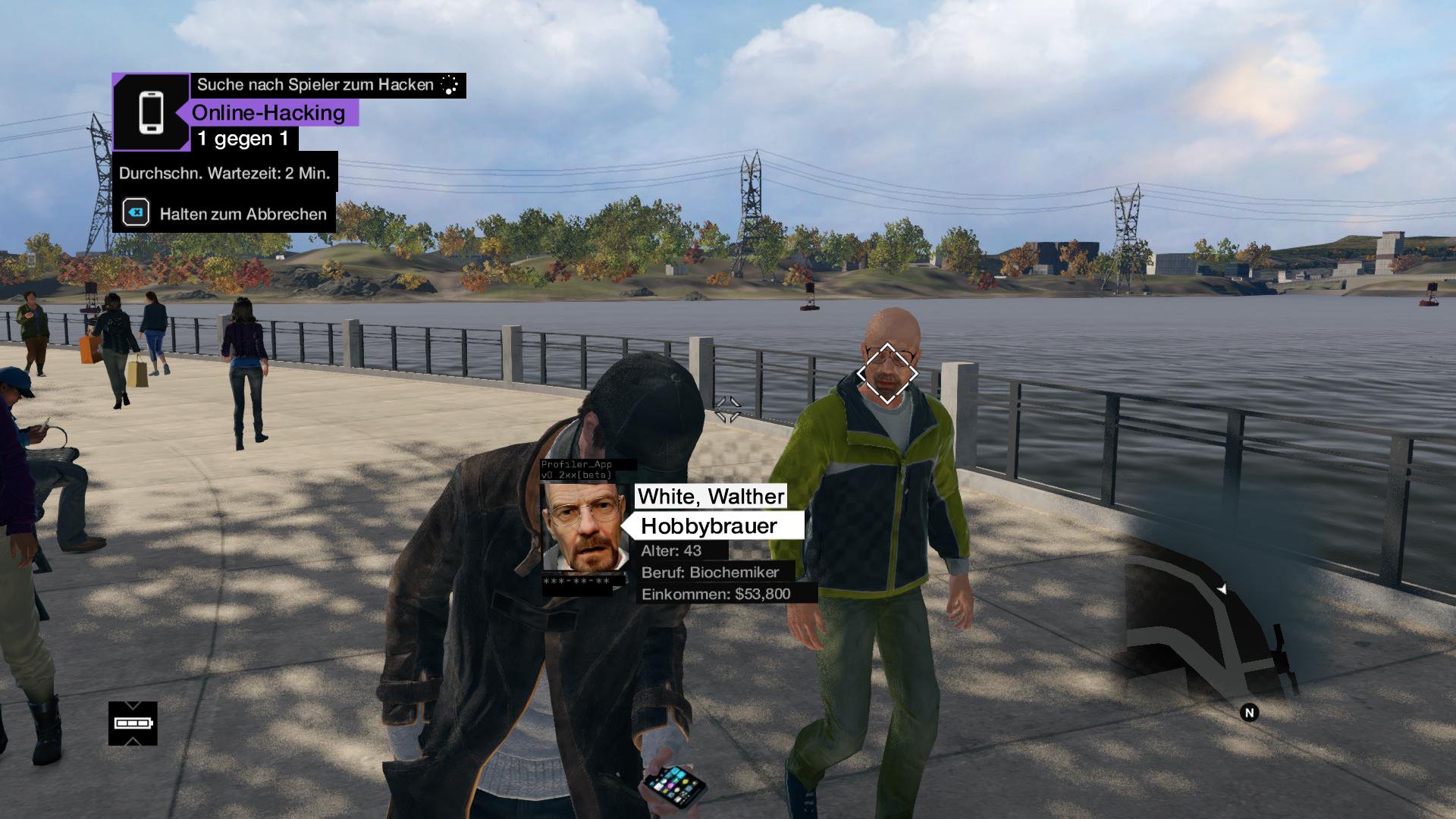Click the phone battery indicator icon
The image size is (1456, 819).
(x=133, y=723)
